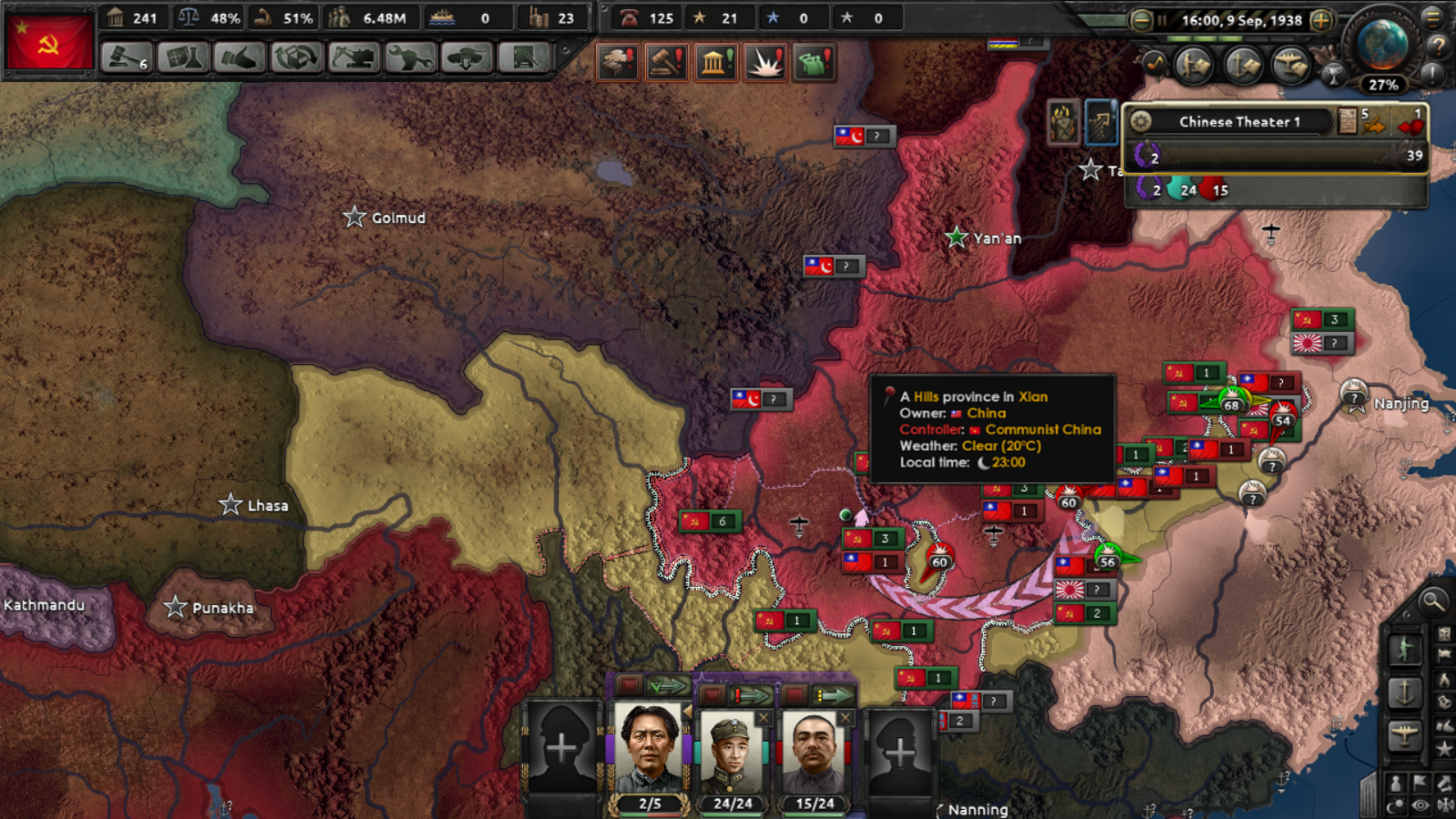Screen dimensions: 1456x819
Task: Click the question mark help button
Action: click(1438, 47)
